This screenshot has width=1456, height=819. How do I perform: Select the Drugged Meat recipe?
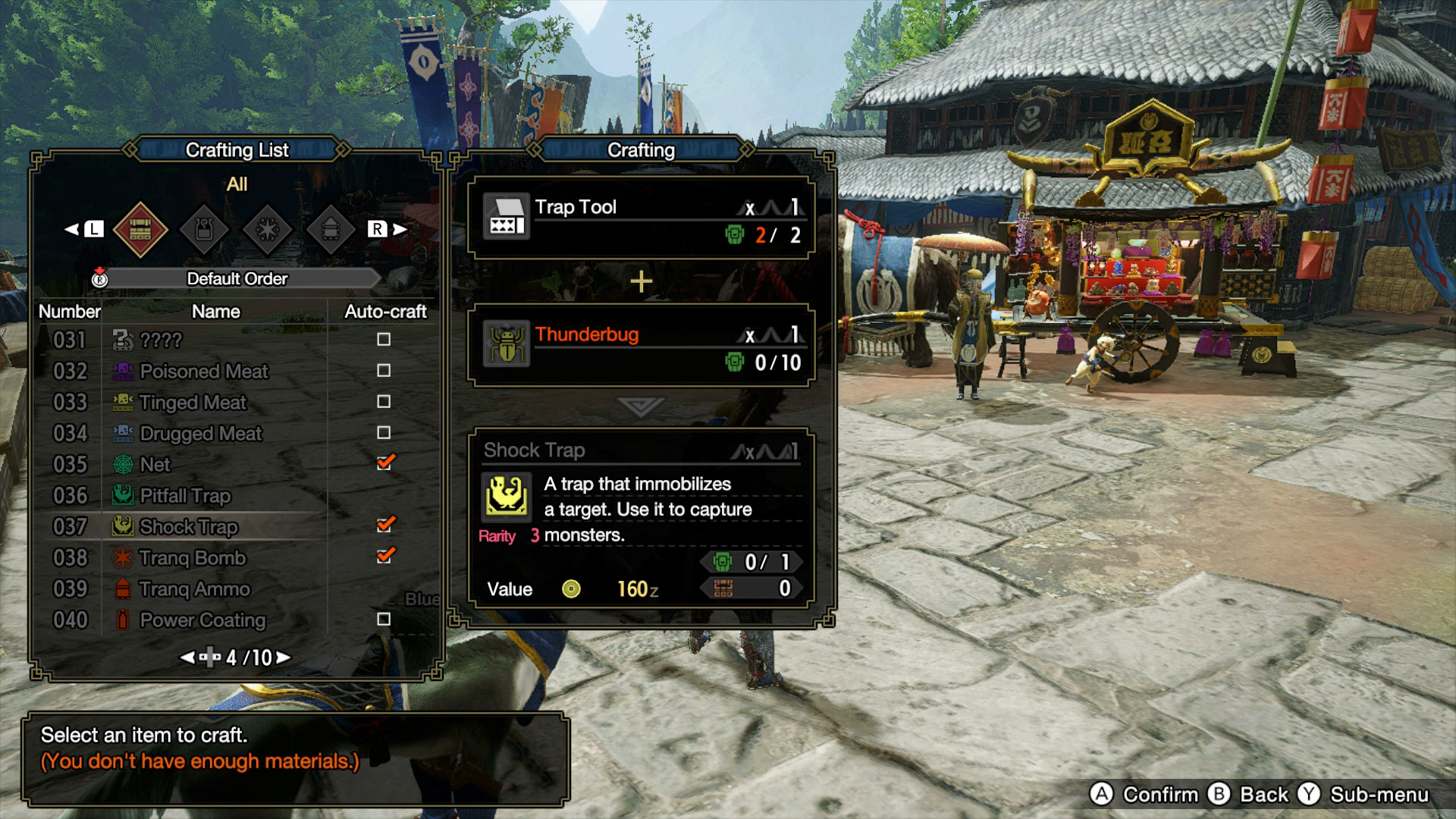coord(200,433)
